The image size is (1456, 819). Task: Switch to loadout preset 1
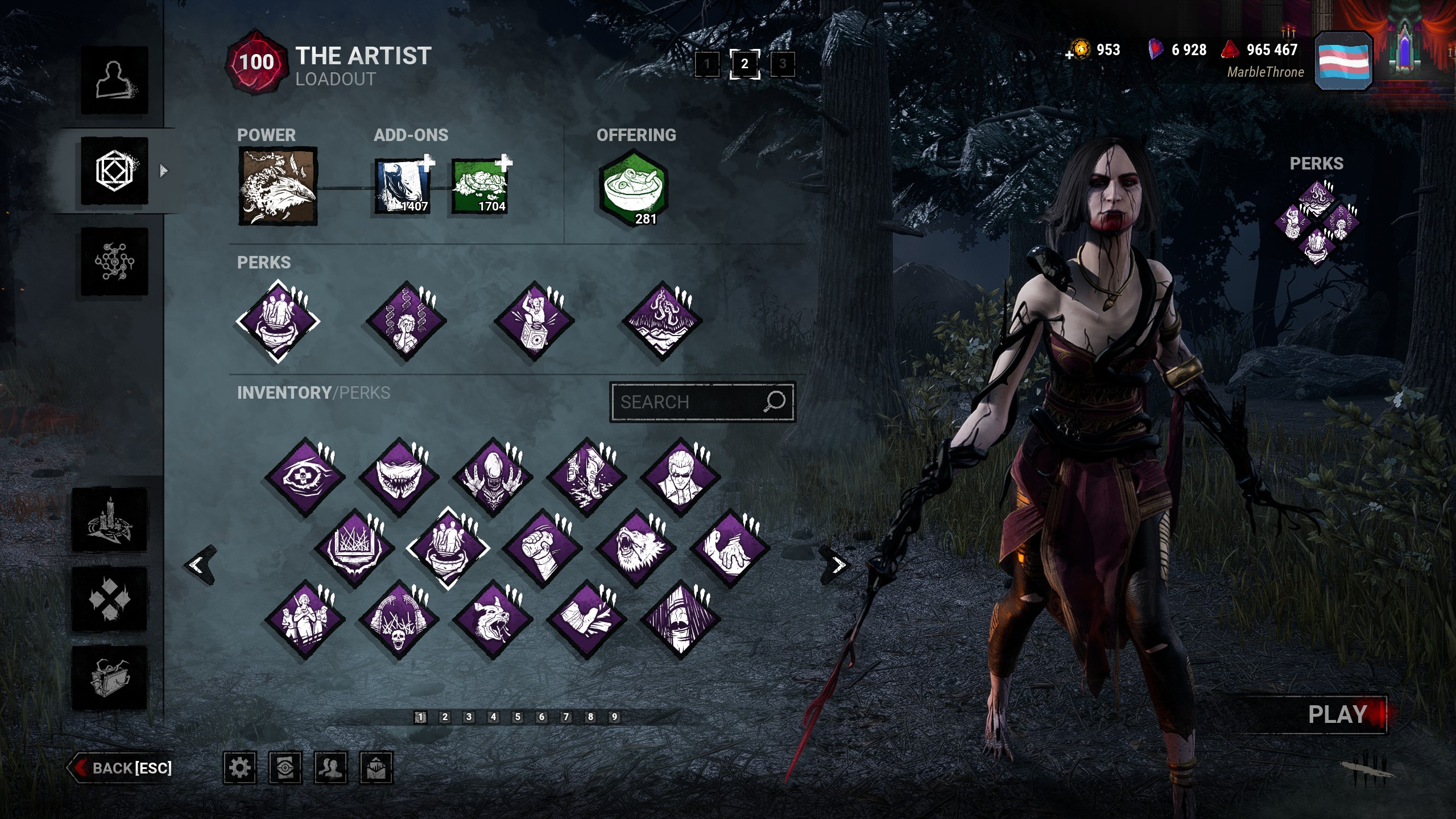pyautogui.click(x=707, y=64)
